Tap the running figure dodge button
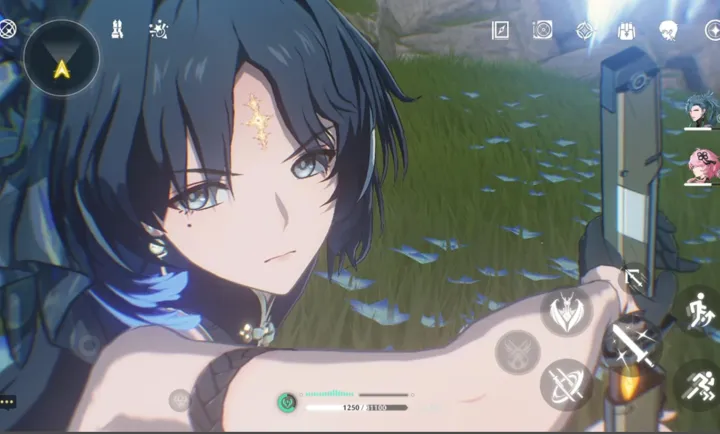 (697, 384)
